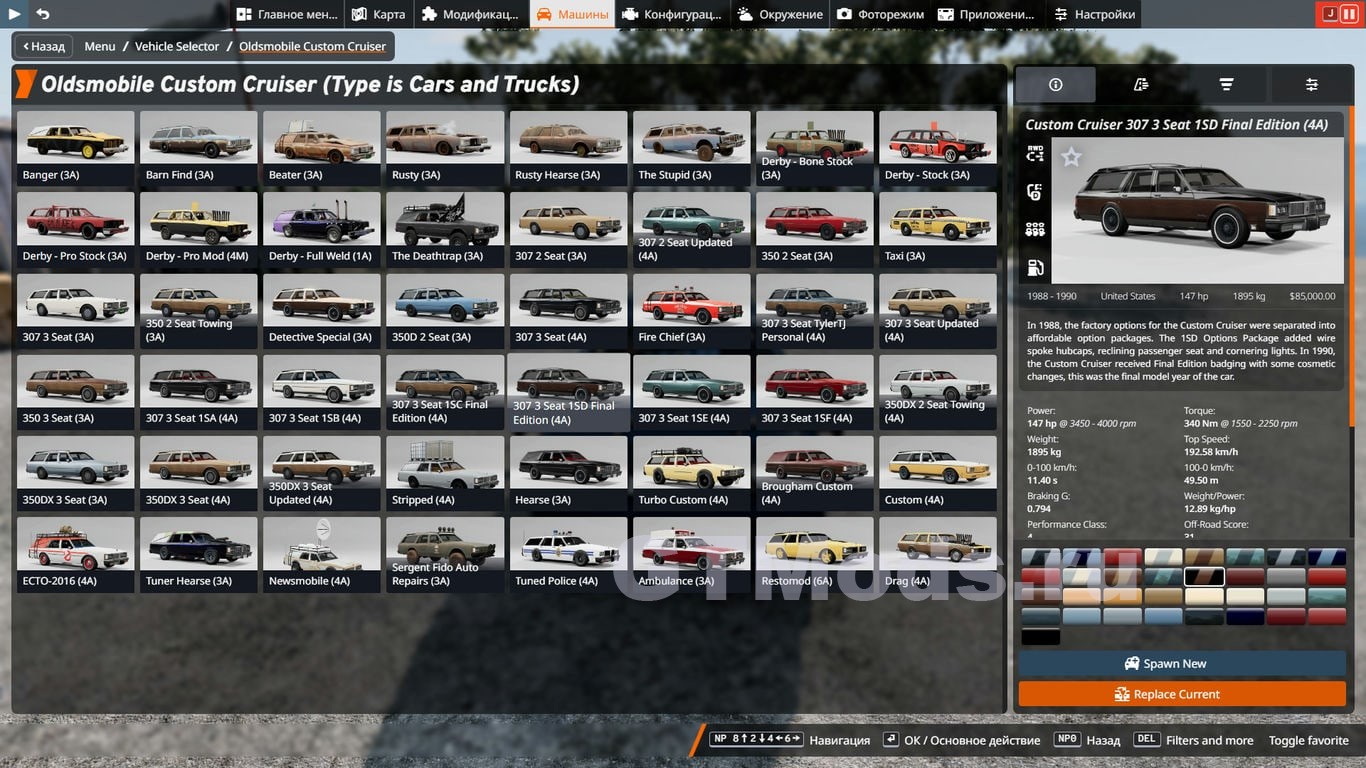Open the Карта top bar tab
Image resolution: width=1366 pixels, height=768 pixels.
point(379,14)
